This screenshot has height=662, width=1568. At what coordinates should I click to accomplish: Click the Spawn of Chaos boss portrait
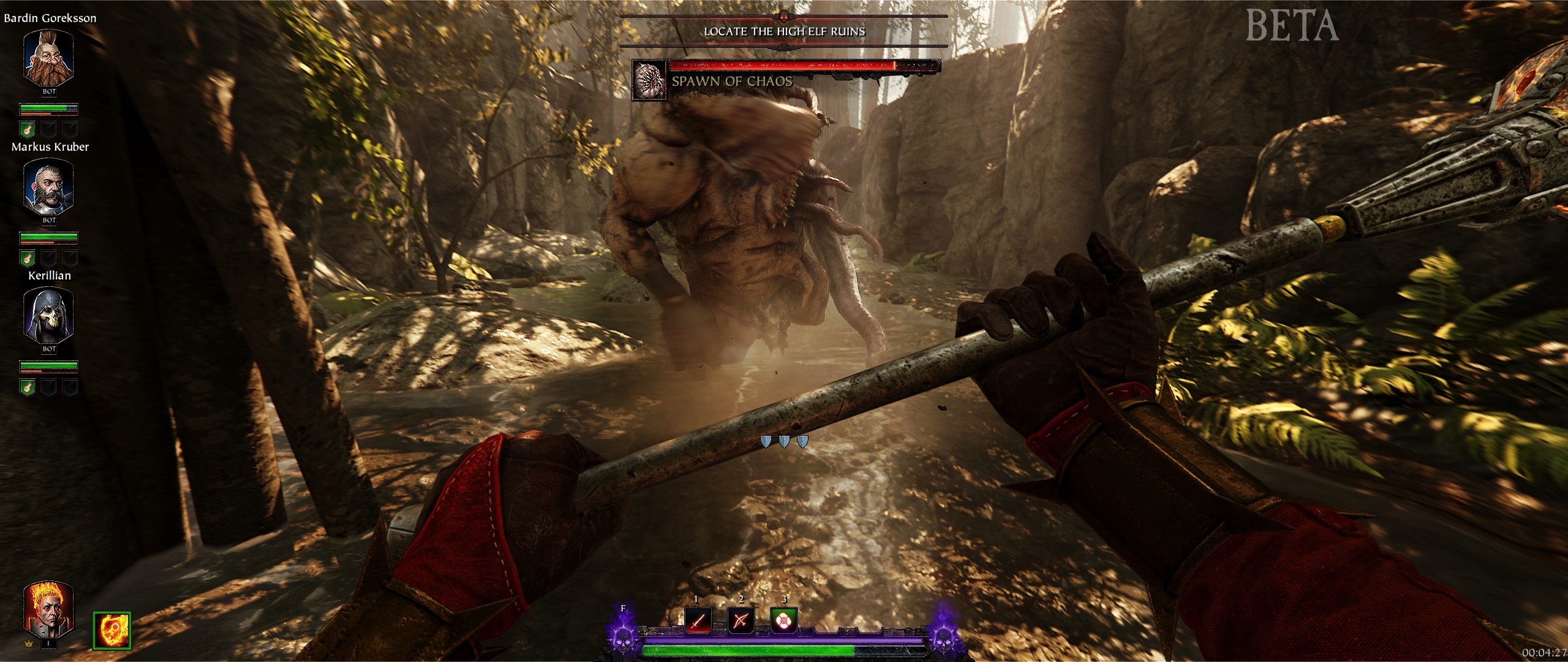[649, 80]
